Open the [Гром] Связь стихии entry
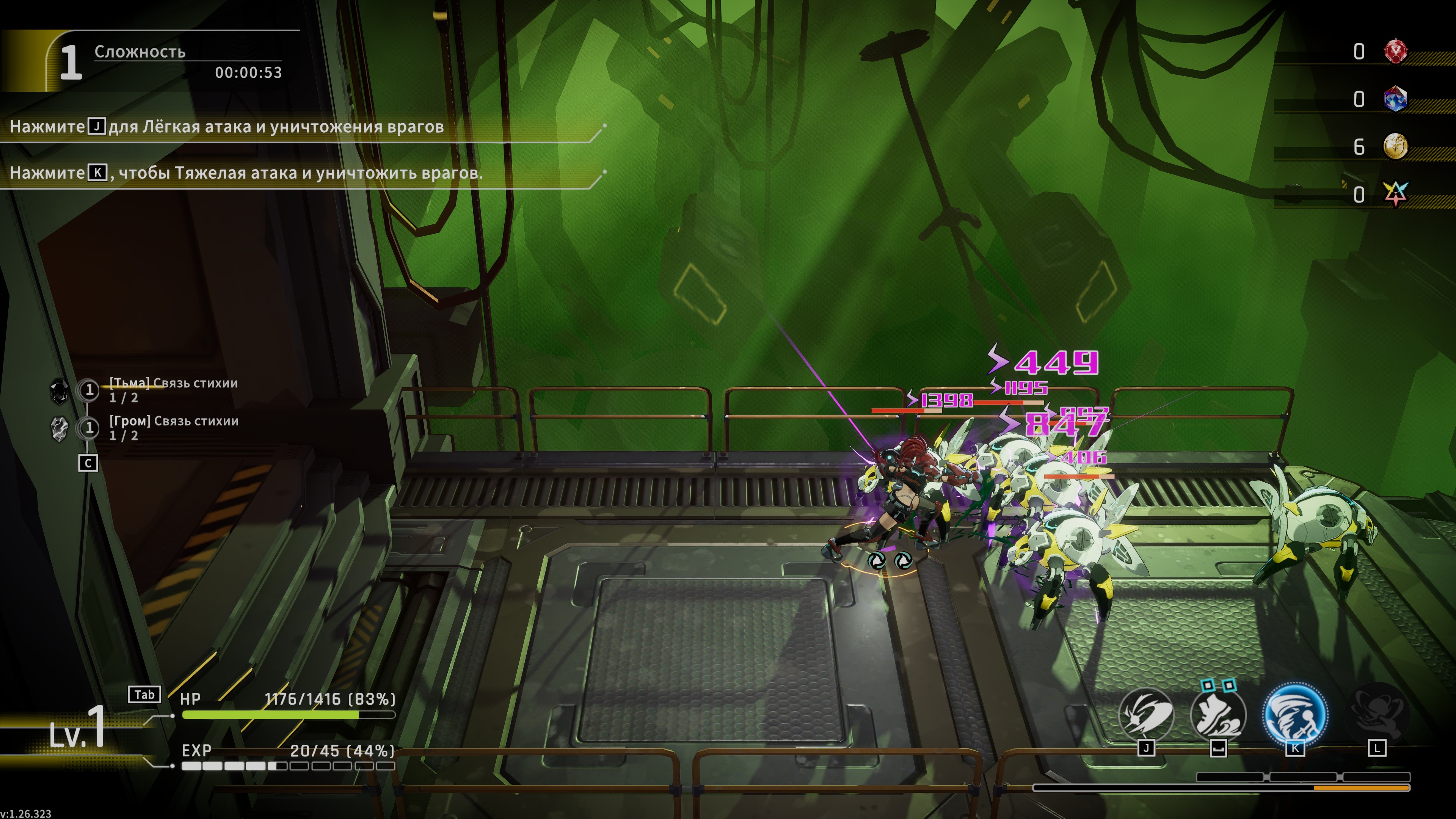1456x819 pixels. [174, 428]
